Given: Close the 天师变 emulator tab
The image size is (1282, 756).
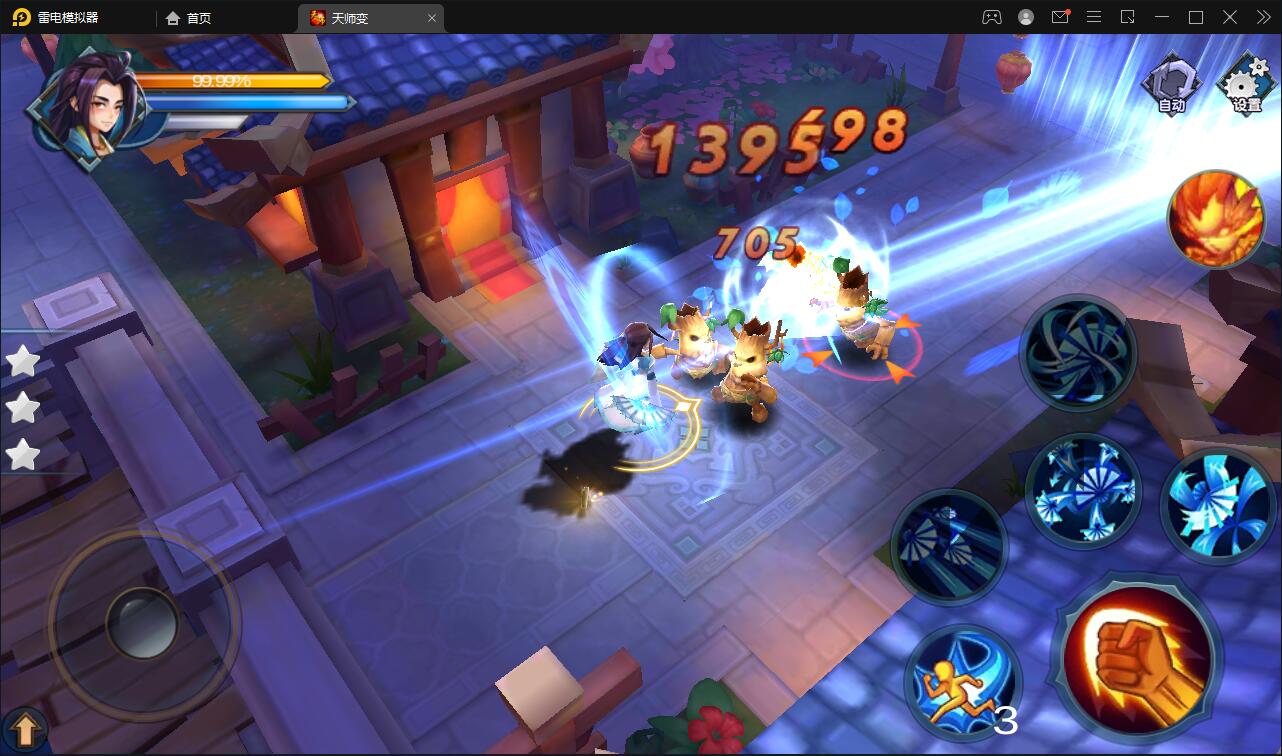Looking at the screenshot, I should point(432,18).
